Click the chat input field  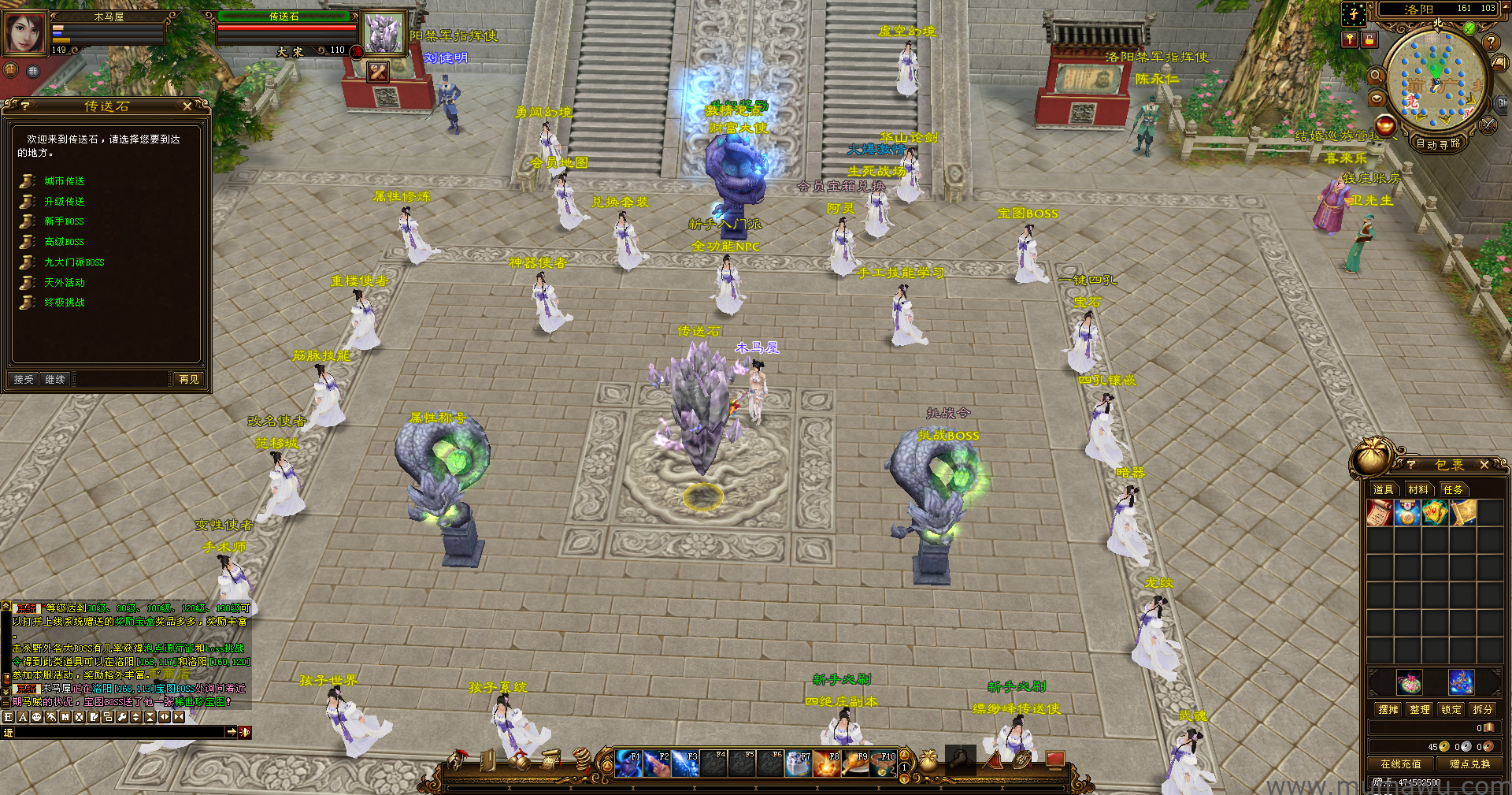pos(118,732)
